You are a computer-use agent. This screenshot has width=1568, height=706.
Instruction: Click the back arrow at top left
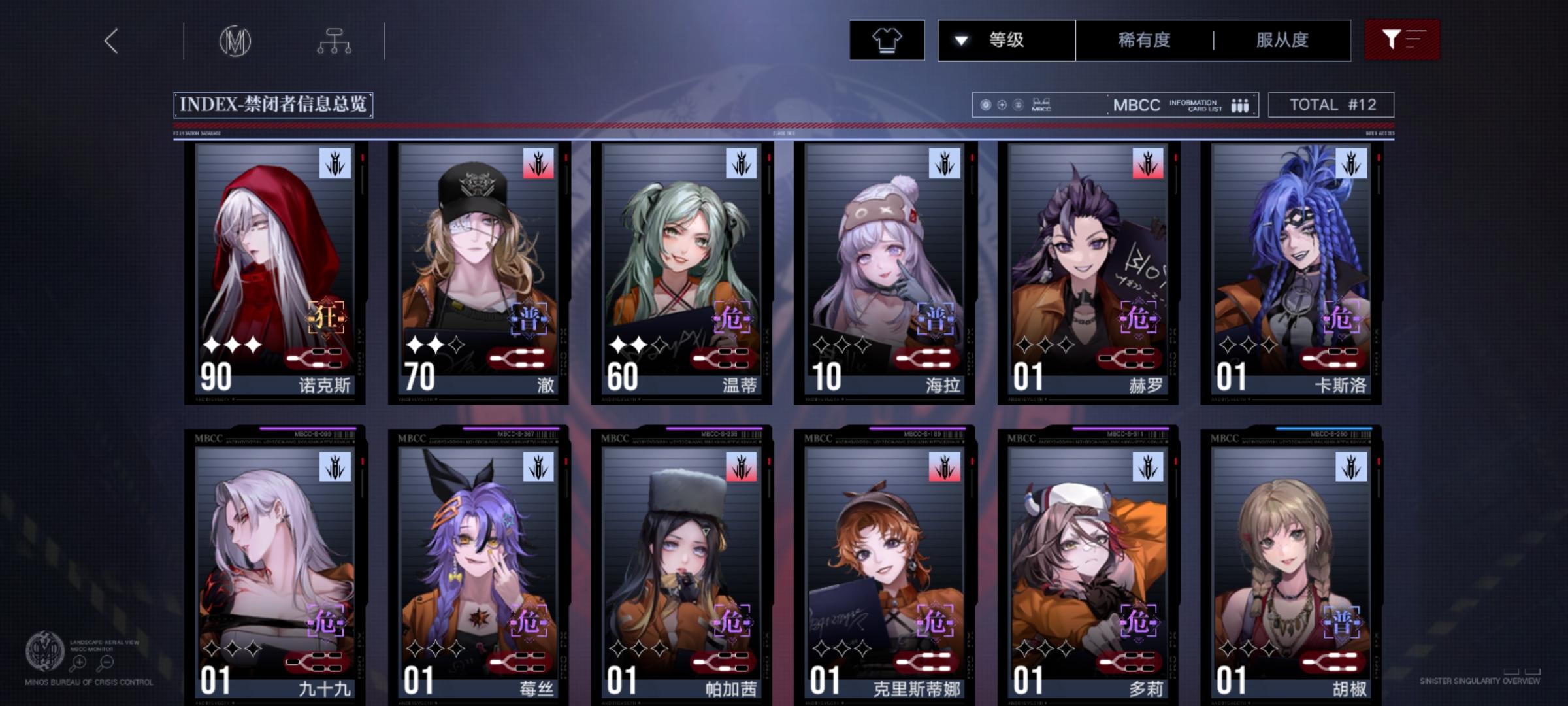[111, 41]
